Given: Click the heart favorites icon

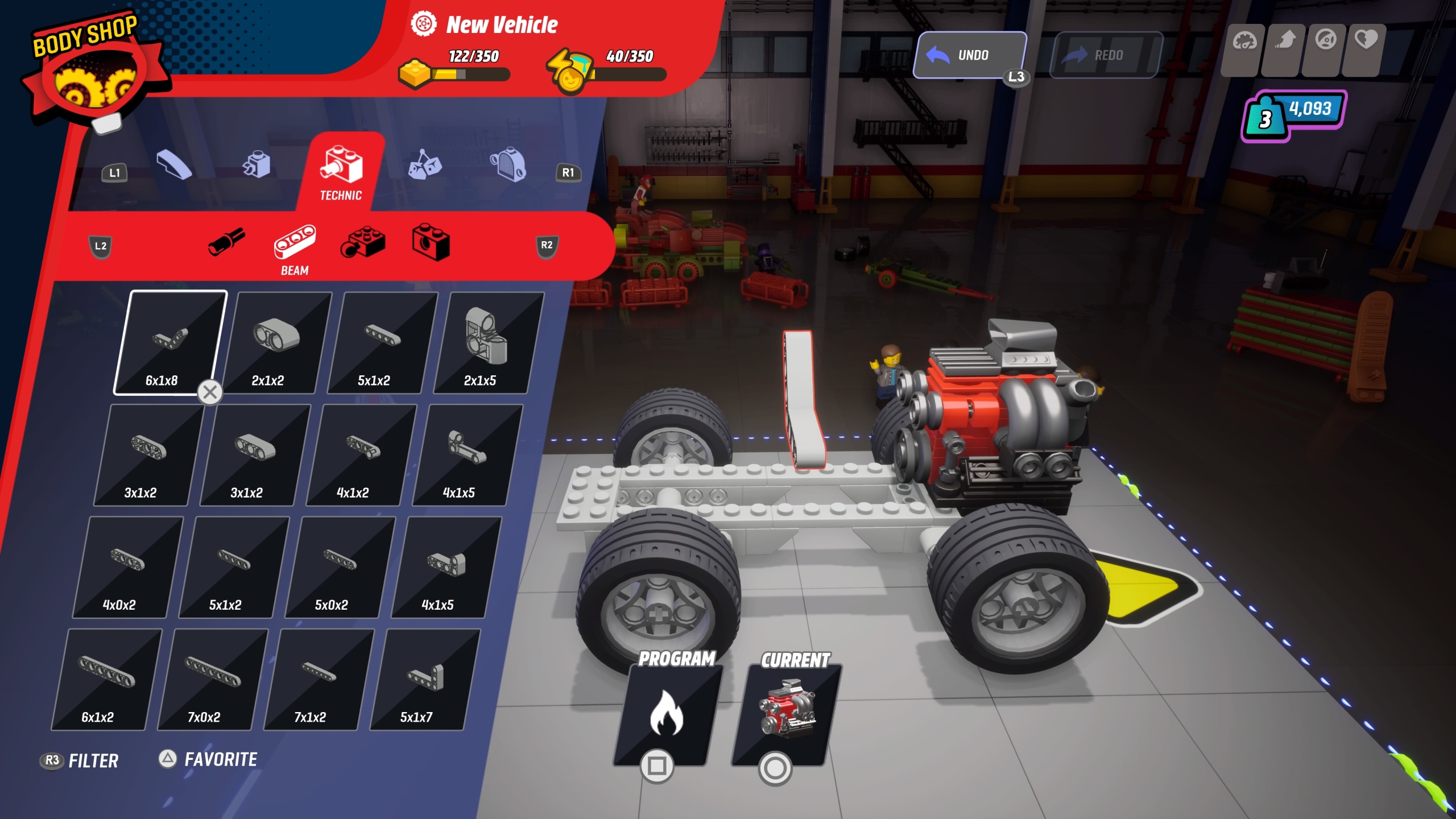Looking at the screenshot, I should click(x=1365, y=41).
